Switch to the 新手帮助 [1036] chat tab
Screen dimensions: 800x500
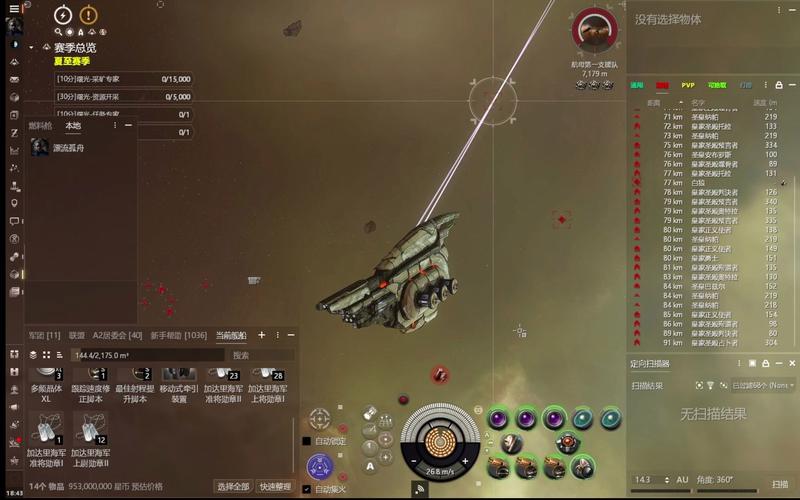178,335
